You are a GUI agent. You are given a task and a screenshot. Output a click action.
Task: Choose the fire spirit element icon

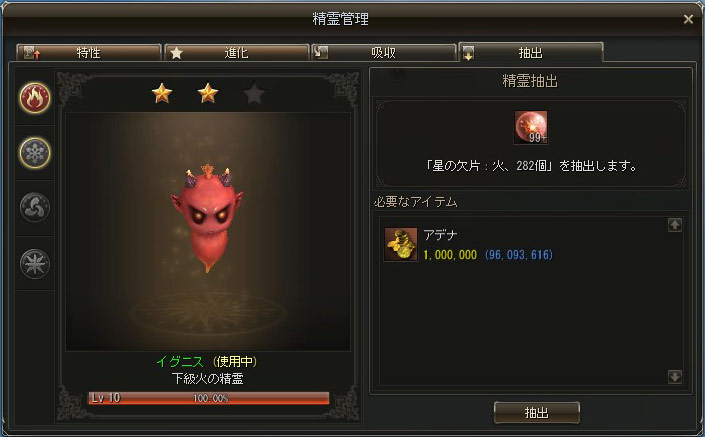coord(36,99)
